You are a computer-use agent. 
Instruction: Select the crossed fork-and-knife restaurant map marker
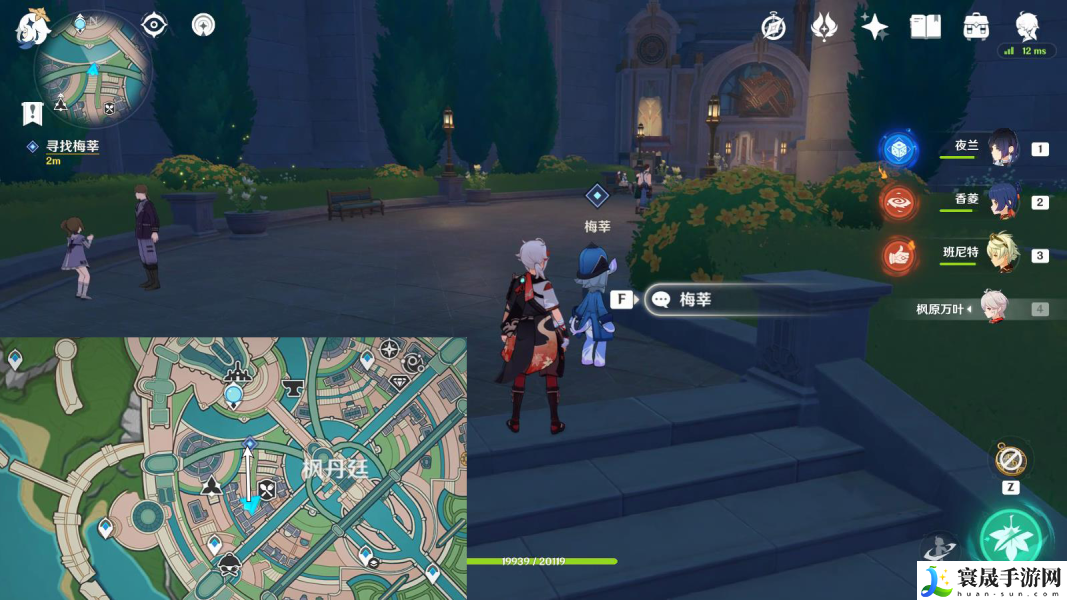(267, 489)
